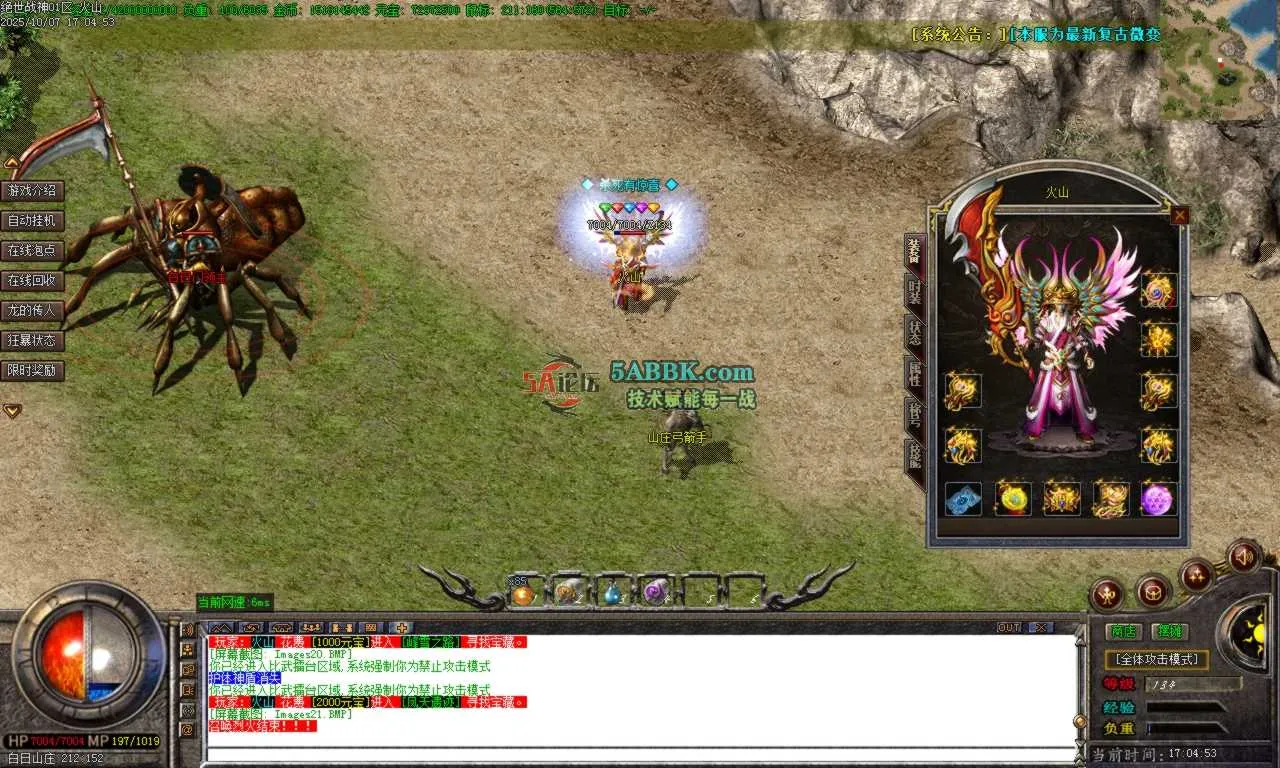
Task: Open the 游戏介绍 game introduction menu
Action: [33, 191]
